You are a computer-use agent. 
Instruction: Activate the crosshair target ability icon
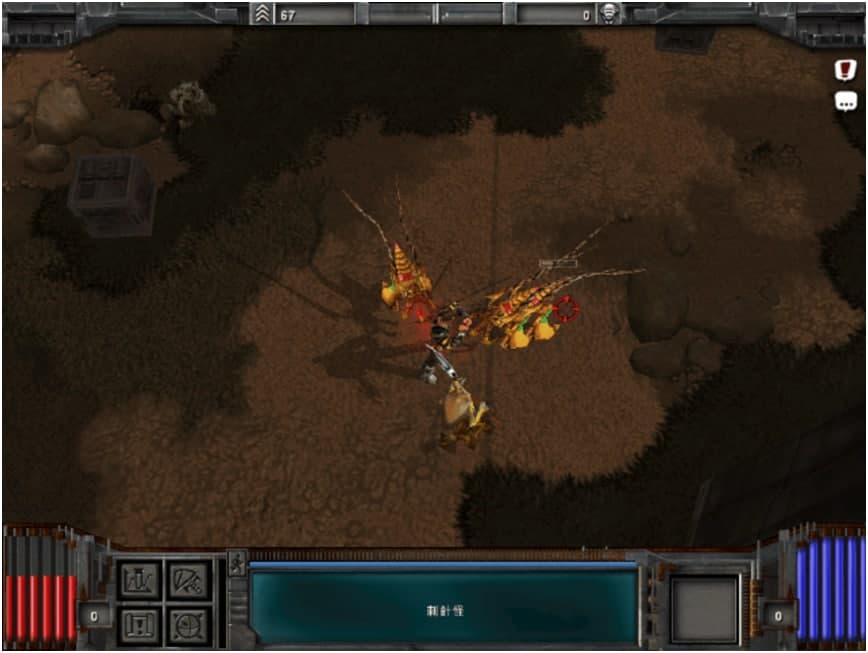point(188,624)
